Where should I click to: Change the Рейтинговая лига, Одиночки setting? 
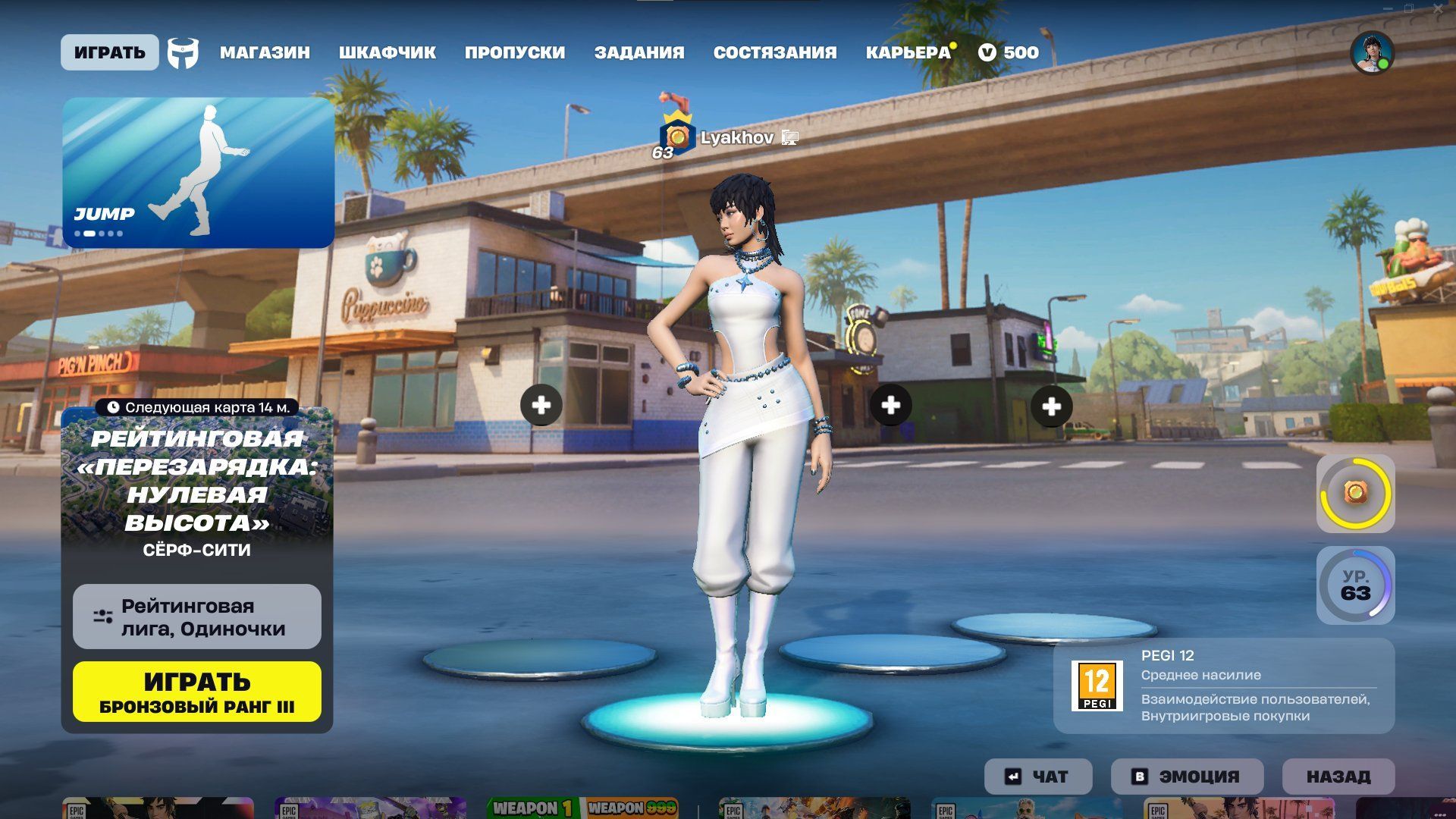(197, 617)
